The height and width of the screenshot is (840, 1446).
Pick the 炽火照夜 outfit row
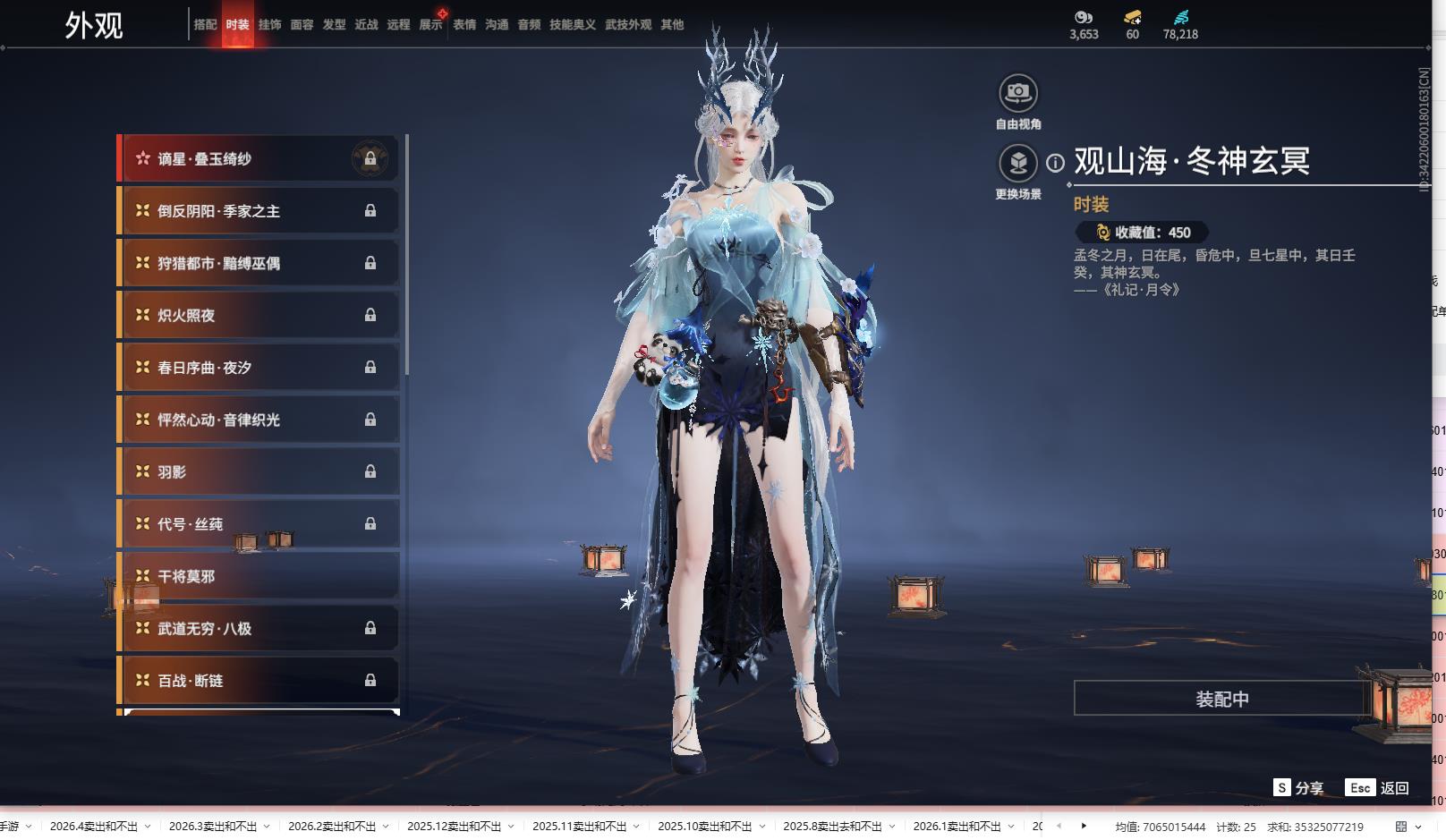(x=258, y=316)
